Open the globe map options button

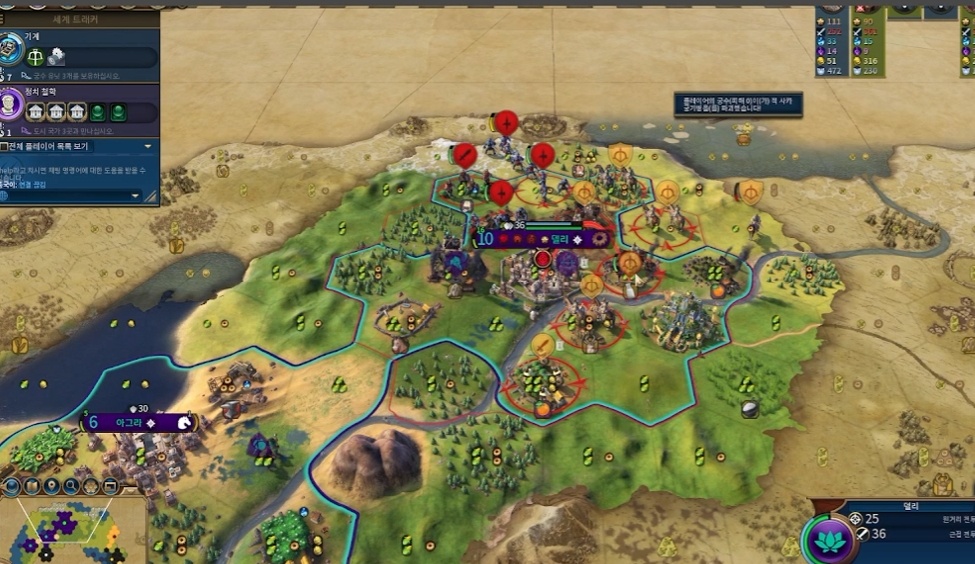[11, 487]
